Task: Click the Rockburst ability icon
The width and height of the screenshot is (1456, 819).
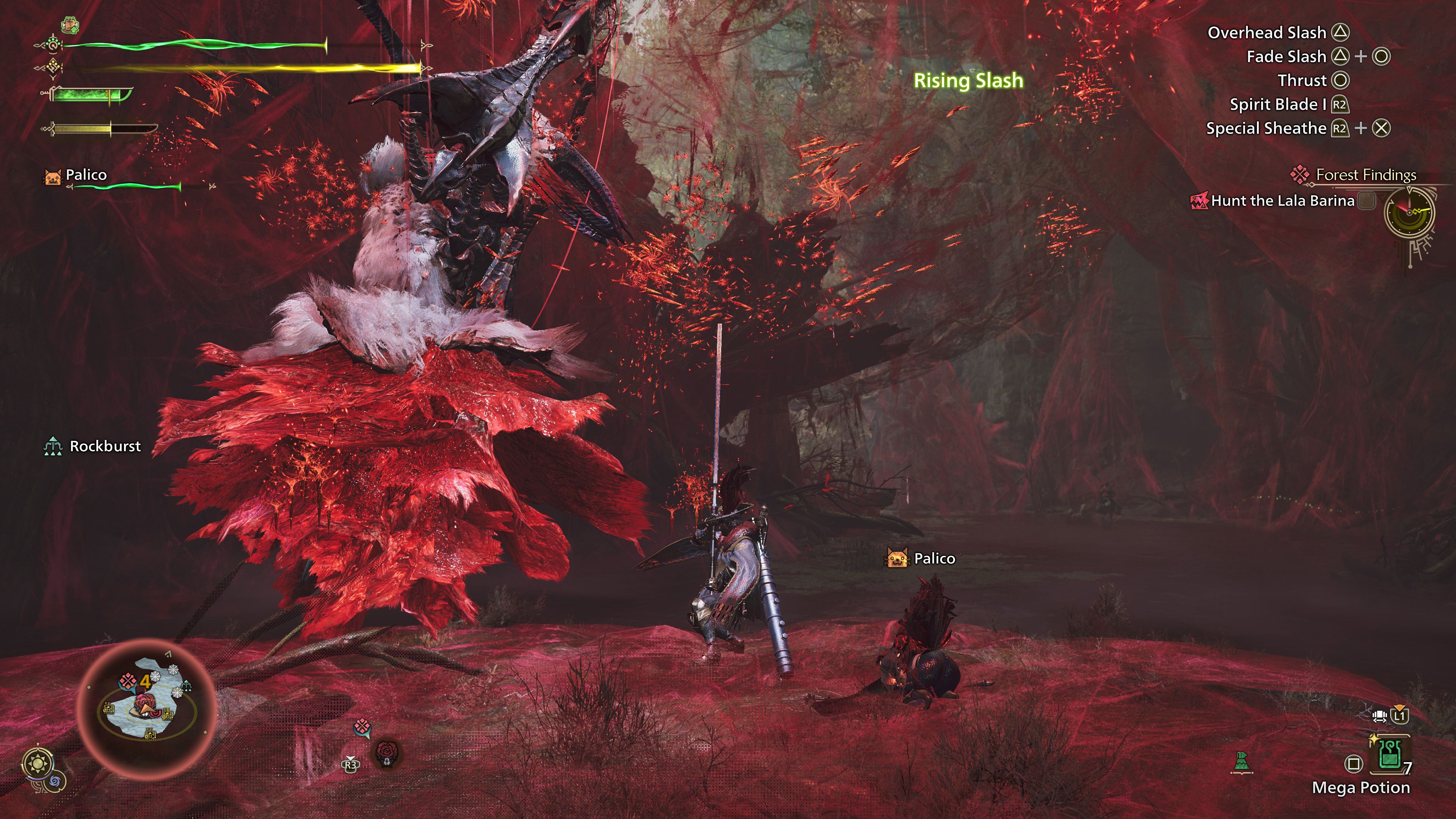Action: pyautogui.click(x=53, y=446)
